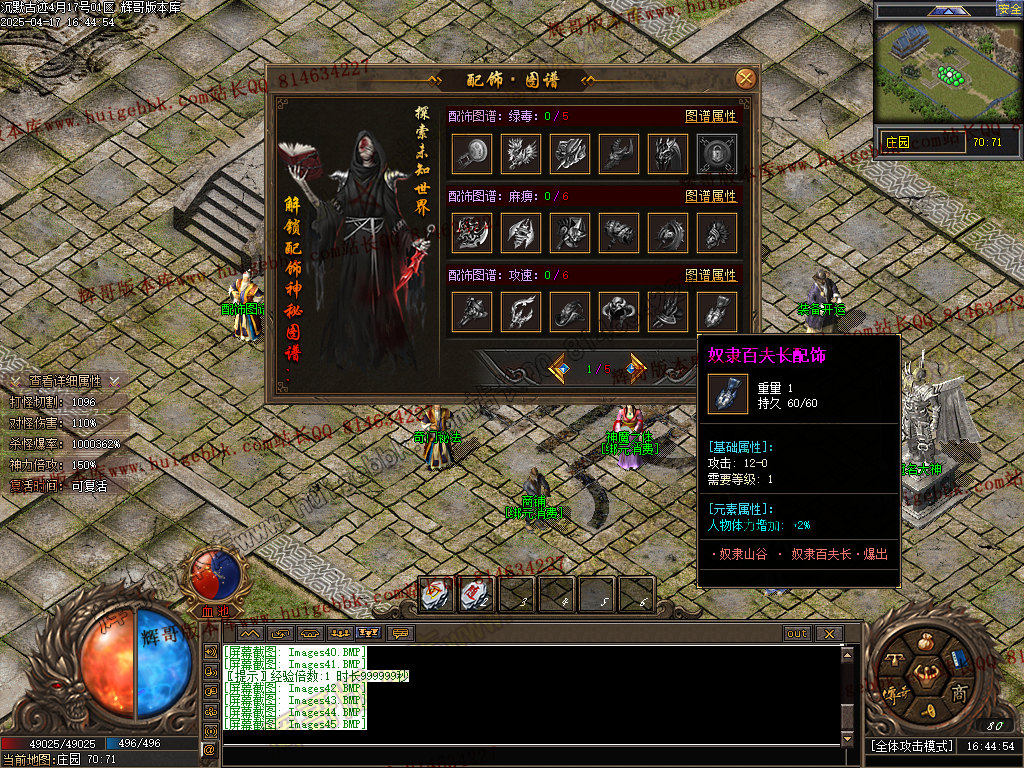Open 图谱属性 for the 攻速 set

click(711, 275)
